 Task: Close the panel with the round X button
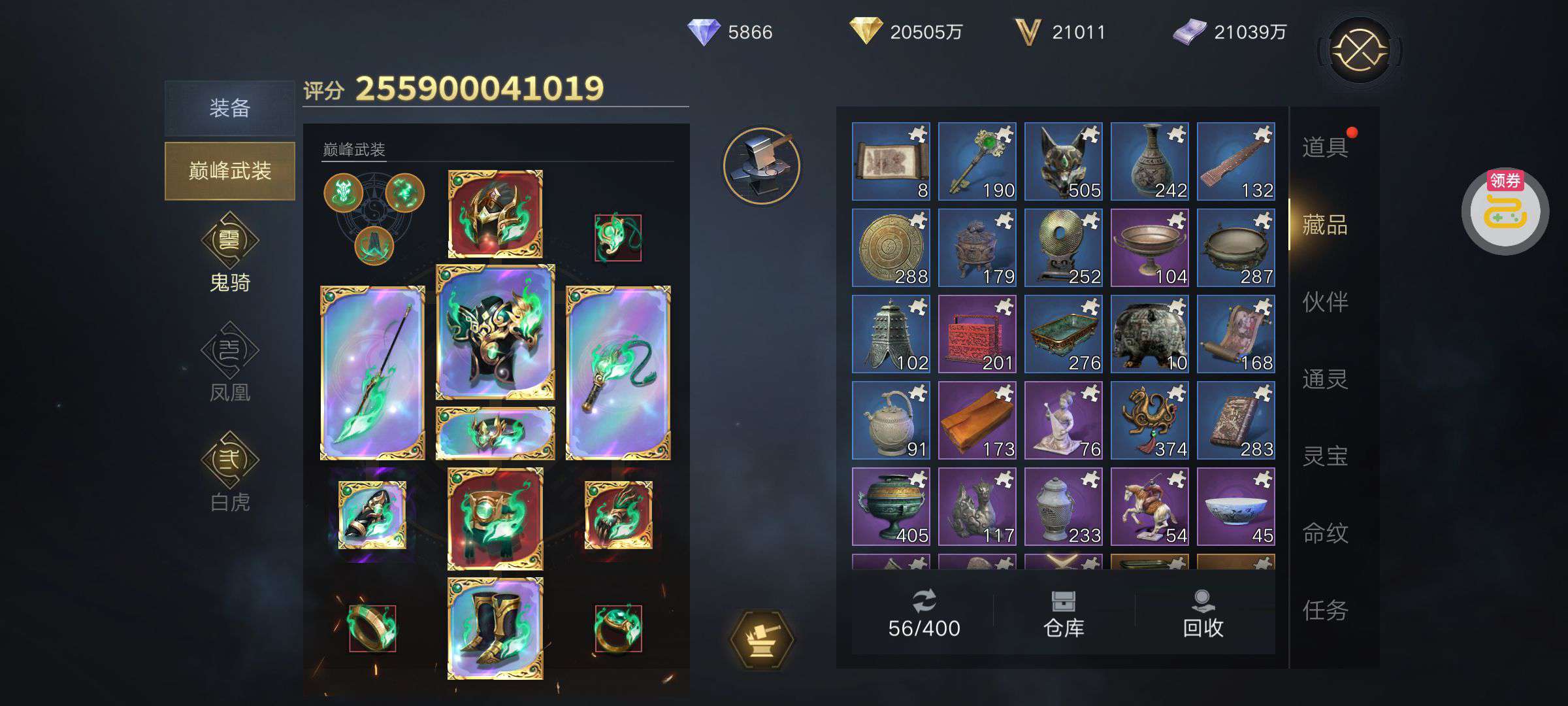click(x=1360, y=50)
